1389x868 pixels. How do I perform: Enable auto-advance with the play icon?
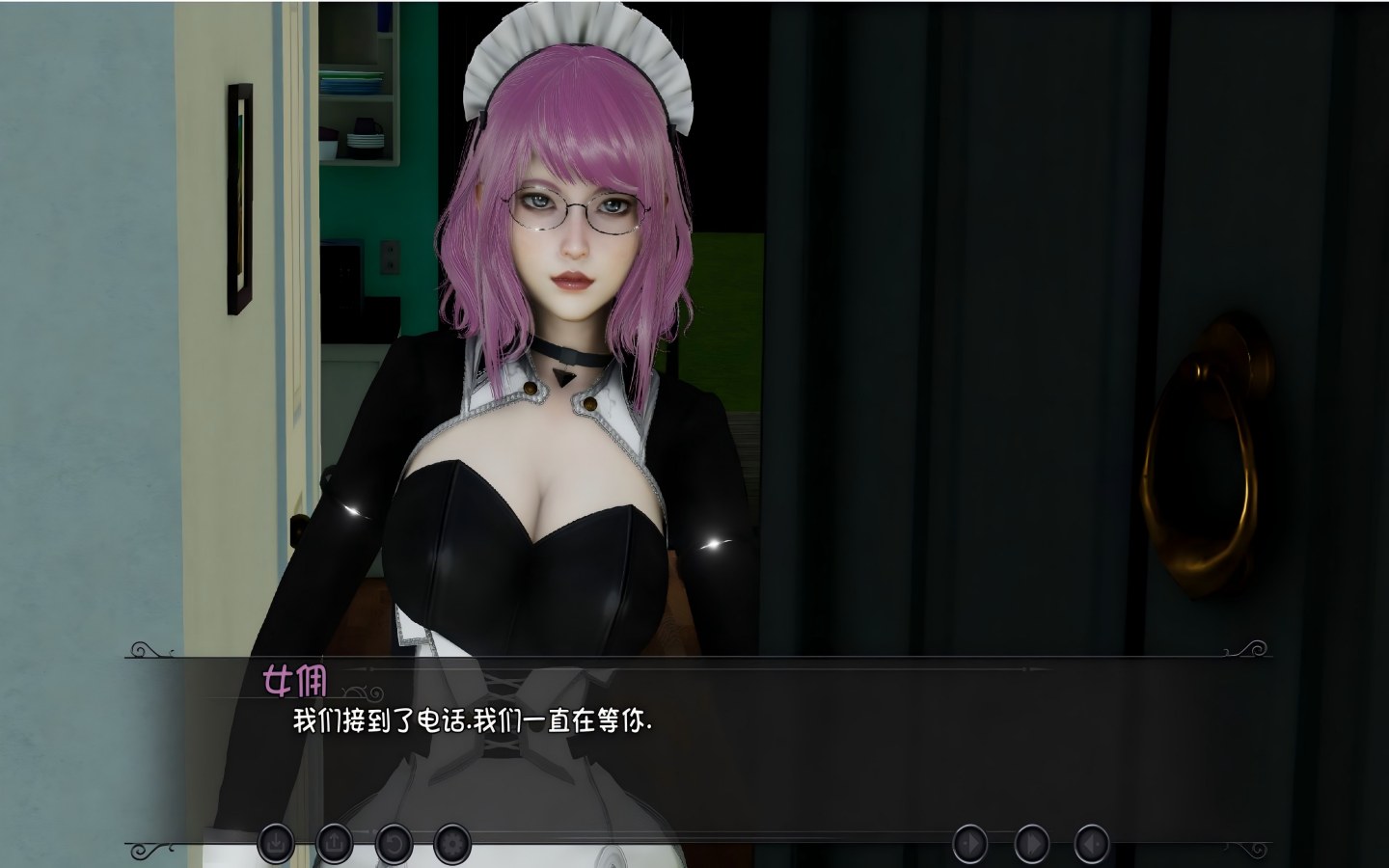969,842
